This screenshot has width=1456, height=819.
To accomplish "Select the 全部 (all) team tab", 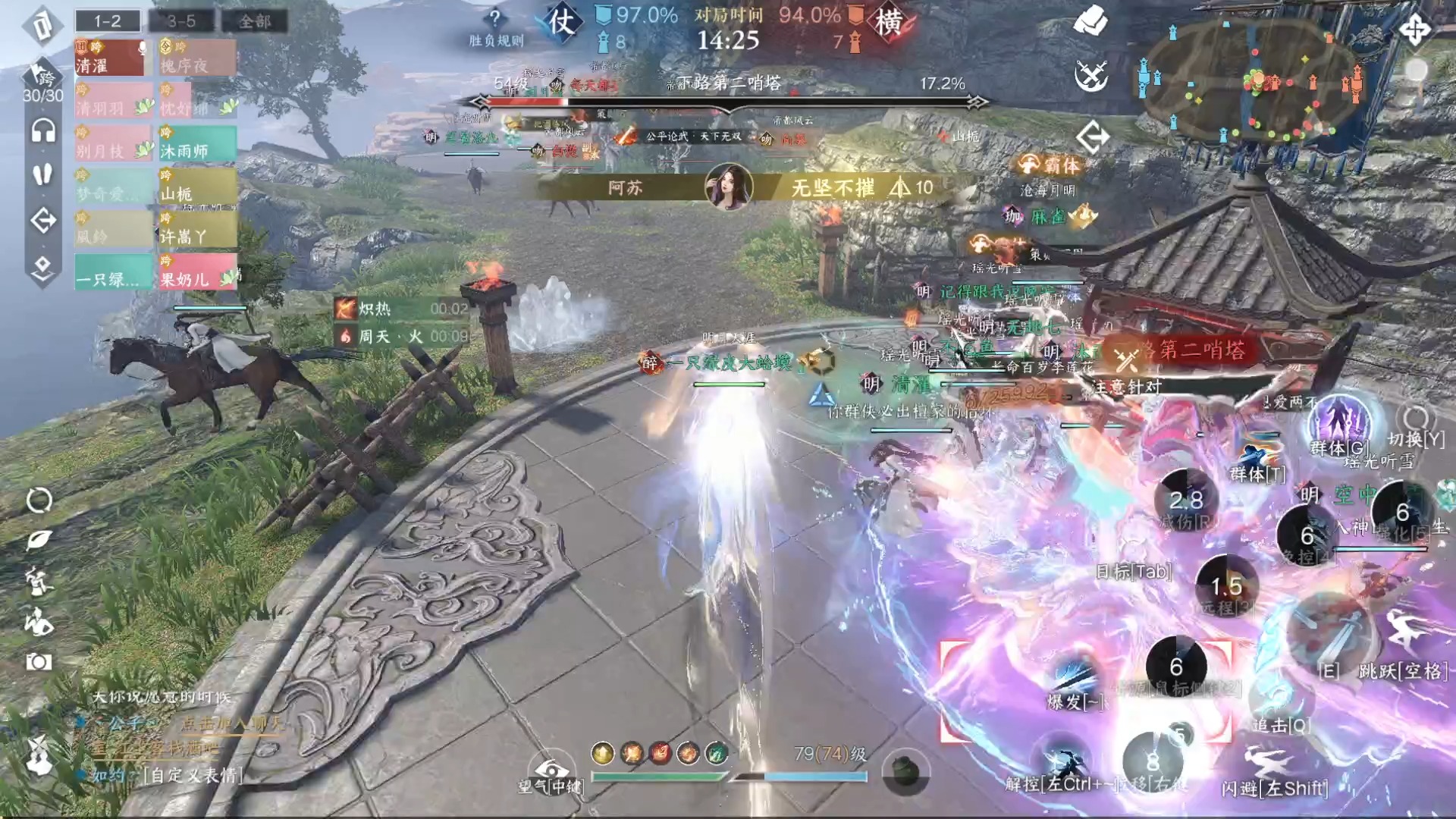I will click(254, 21).
